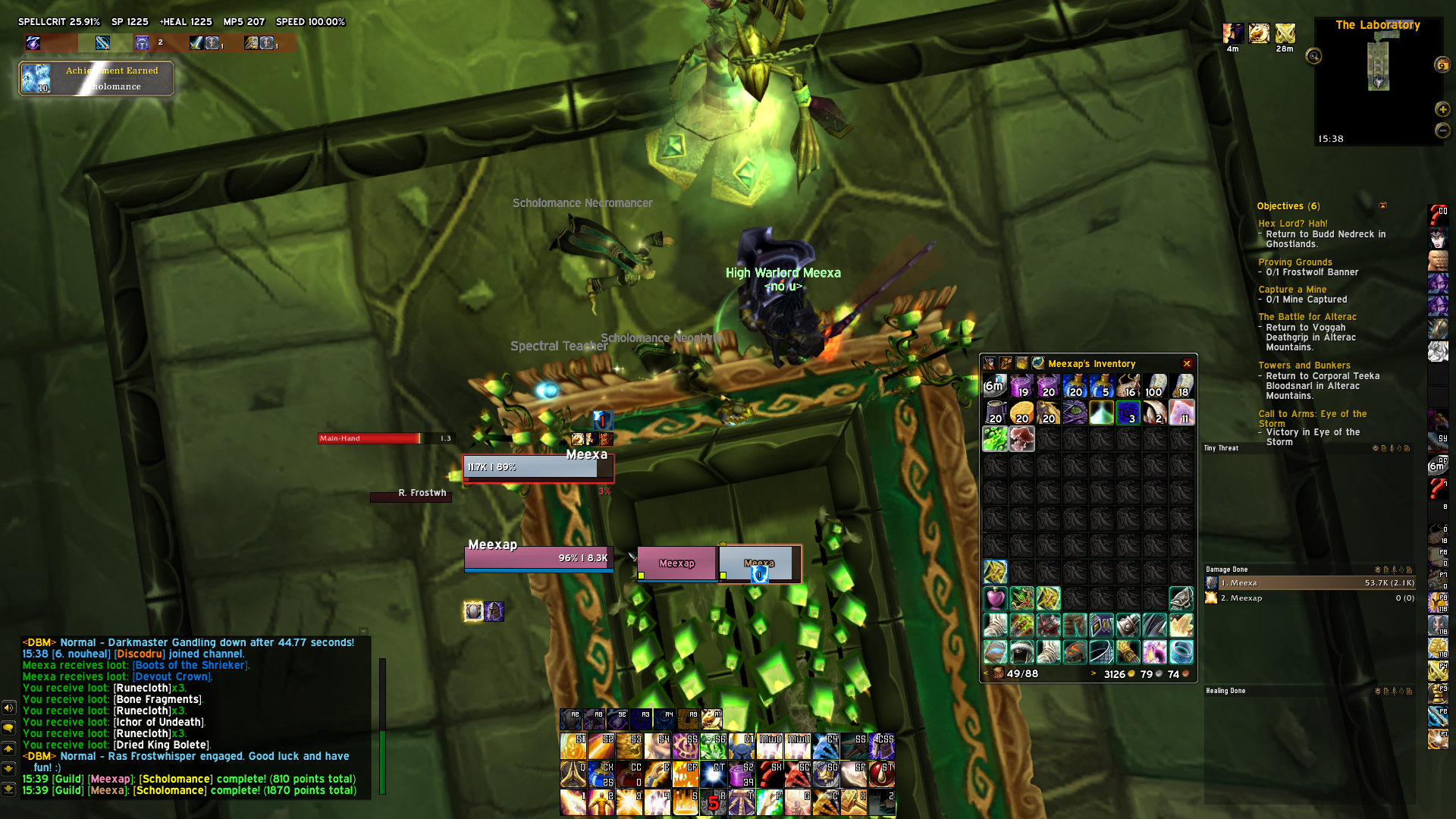Click the minimap tracking magnifier button
The image size is (1456, 819).
point(1313,56)
